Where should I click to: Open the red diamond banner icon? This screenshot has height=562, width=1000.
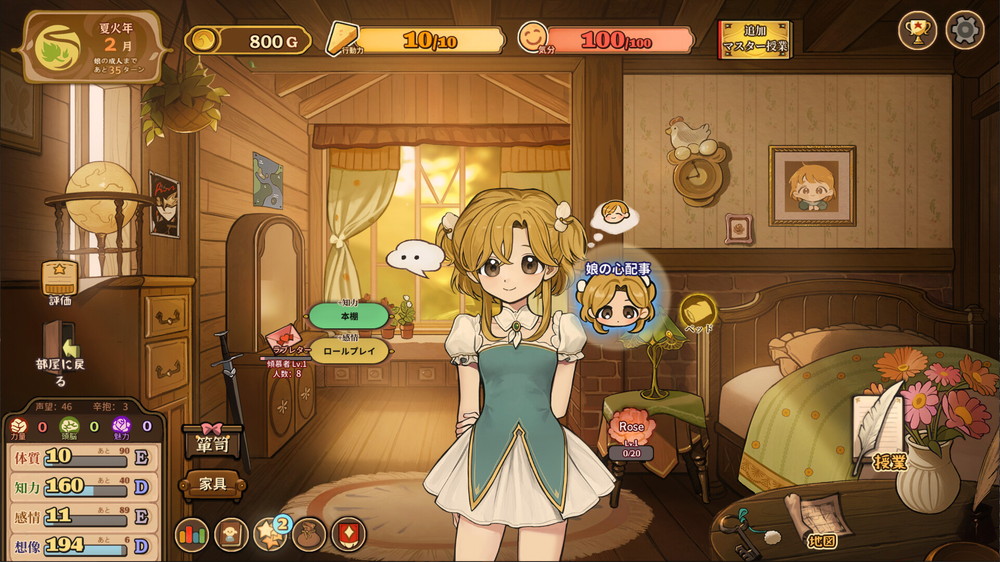coord(348,534)
